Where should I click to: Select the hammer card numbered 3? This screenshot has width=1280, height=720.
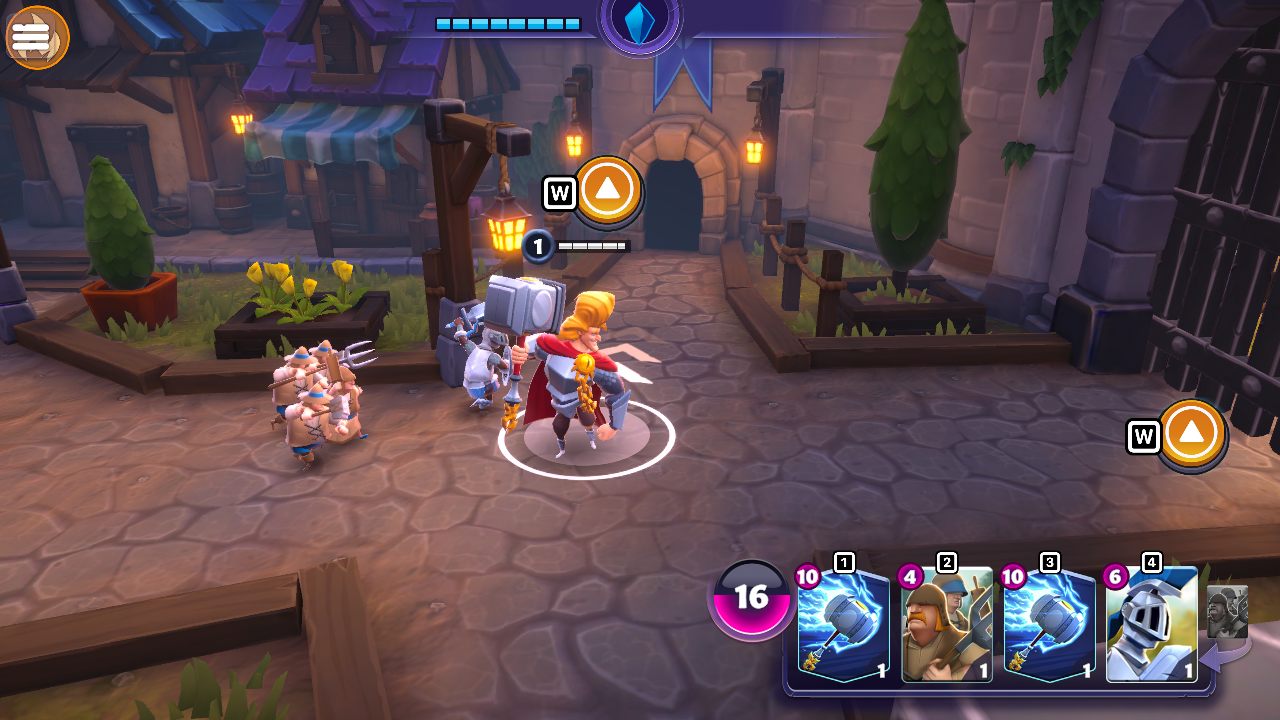coord(1049,625)
